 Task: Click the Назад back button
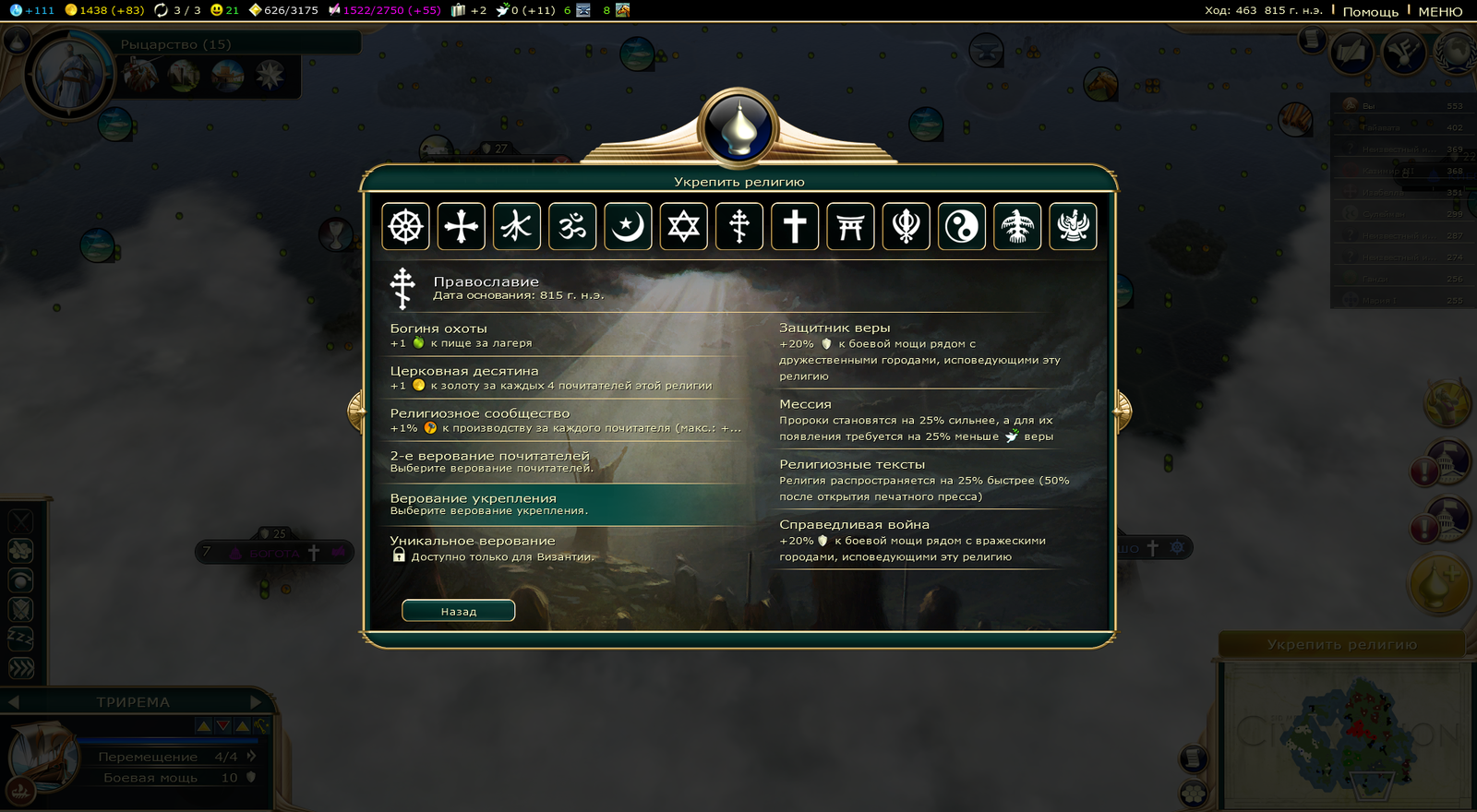tap(458, 611)
